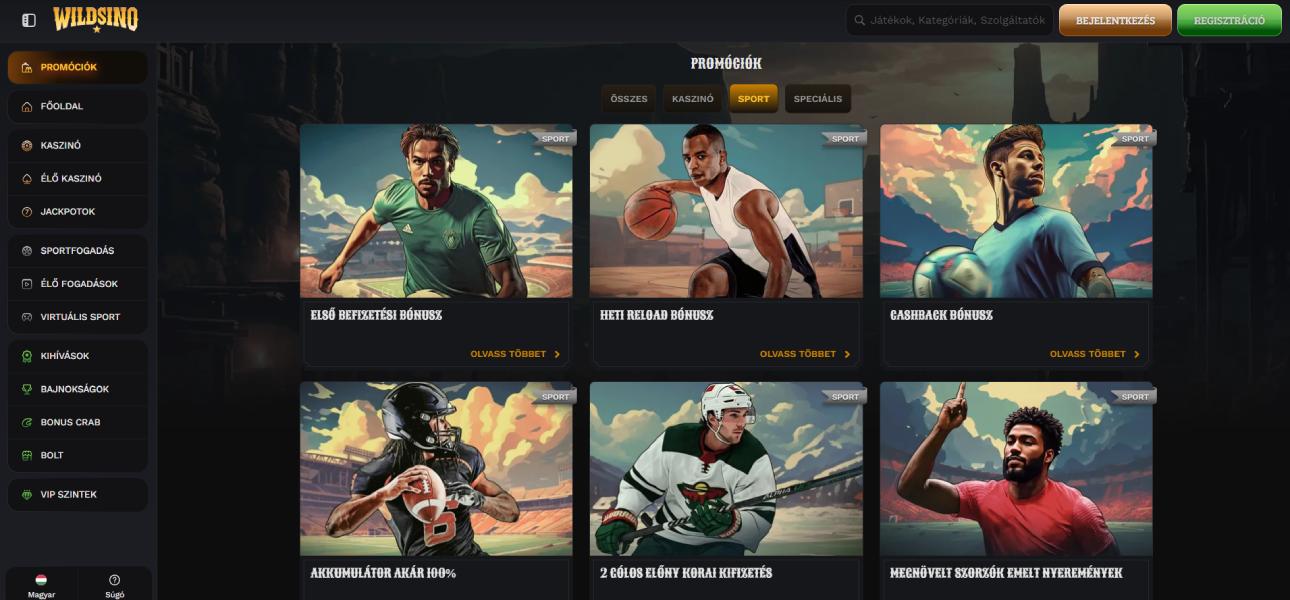
Task: Open Virtuális Sport in sidebar
Action: [77, 317]
